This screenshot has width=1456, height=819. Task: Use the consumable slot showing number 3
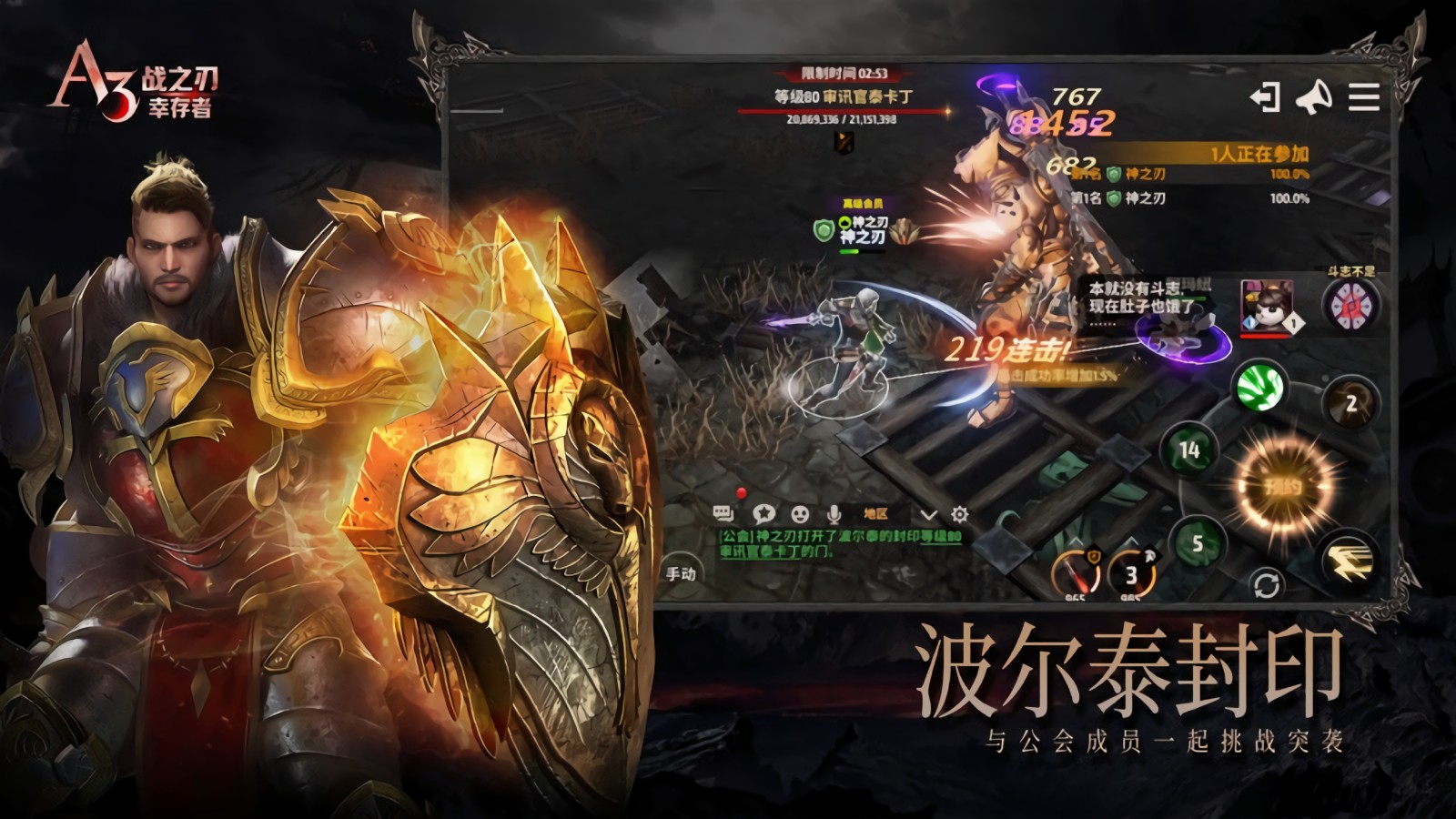click(1131, 574)
